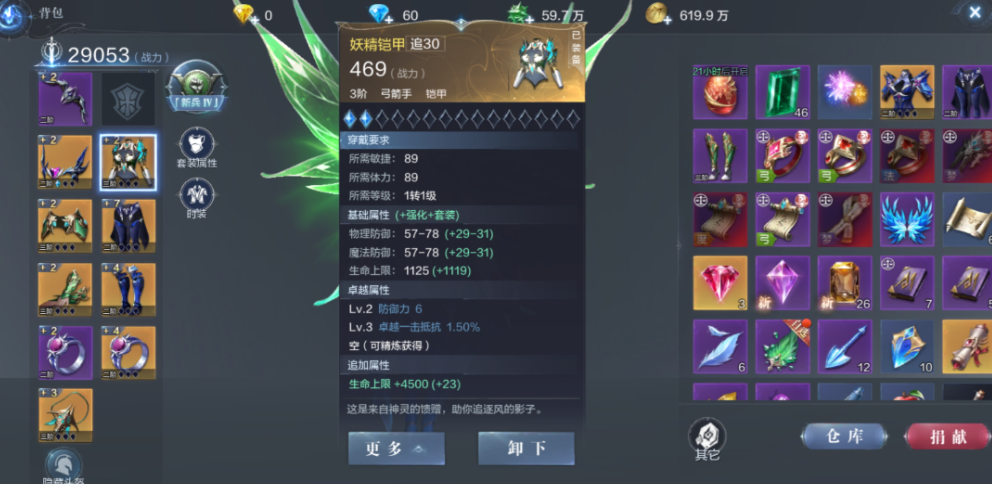The height and width of the screenshot is (484, 992).
Task: Choose the blue wings item in bag
Action: tap(907, 219)
